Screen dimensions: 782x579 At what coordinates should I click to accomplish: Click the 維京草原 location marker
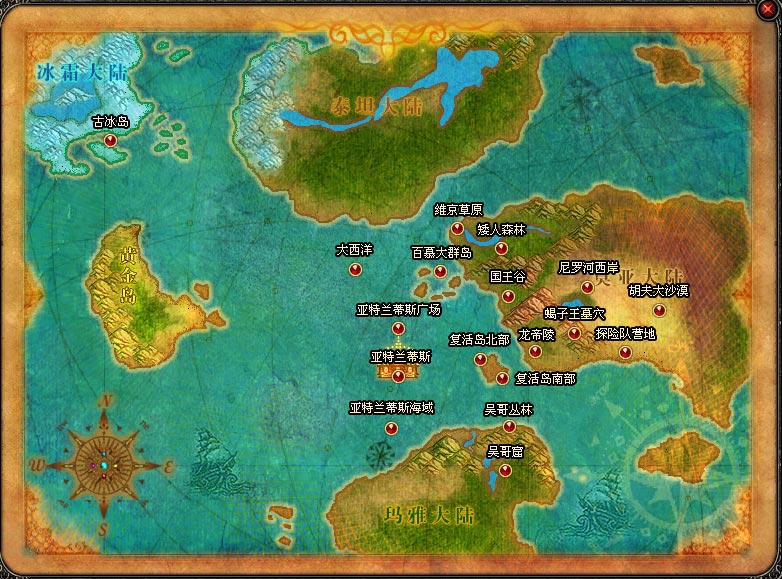point(458,229)
